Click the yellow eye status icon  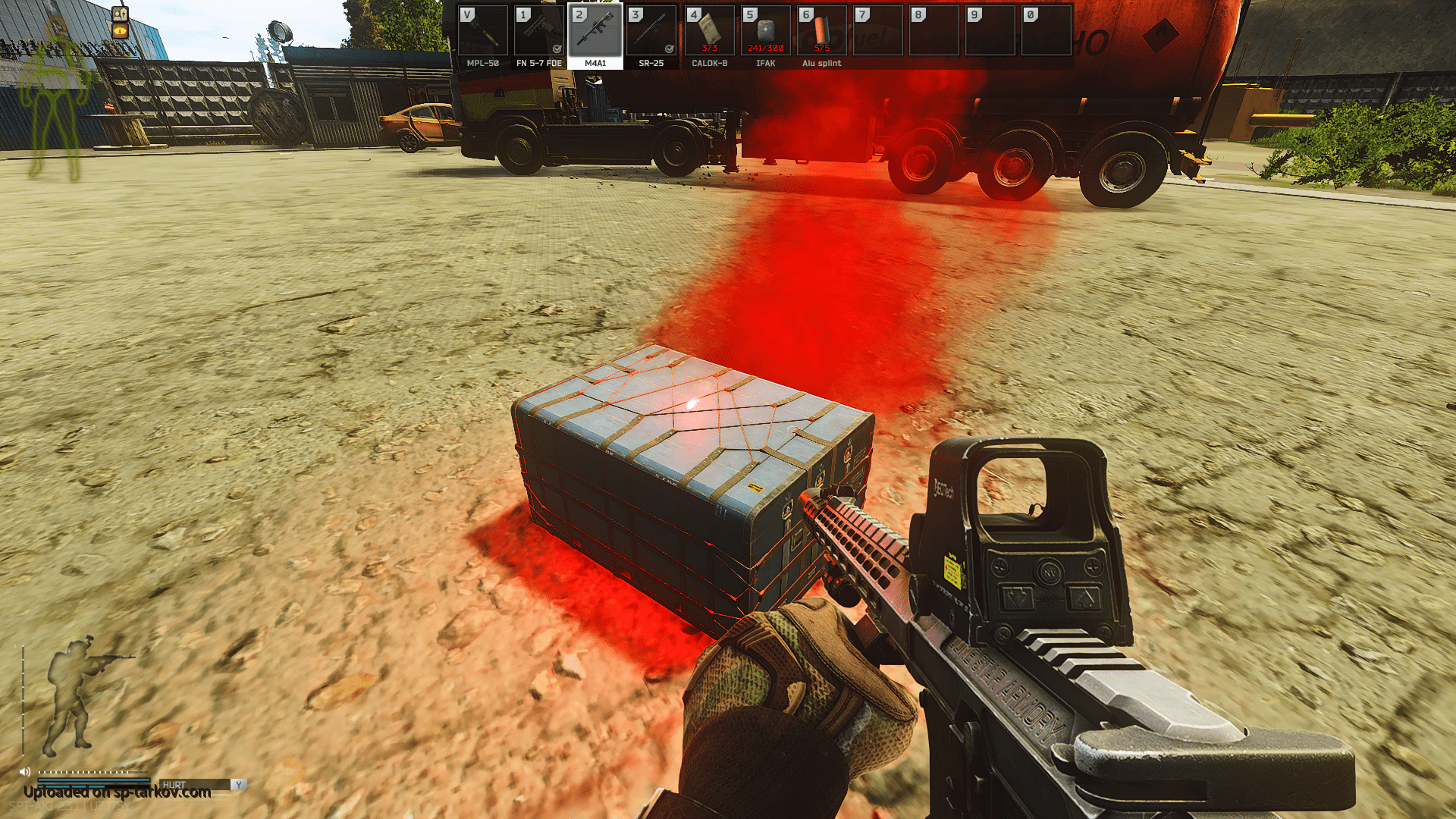pyautogui.click(x=121, y=31)
